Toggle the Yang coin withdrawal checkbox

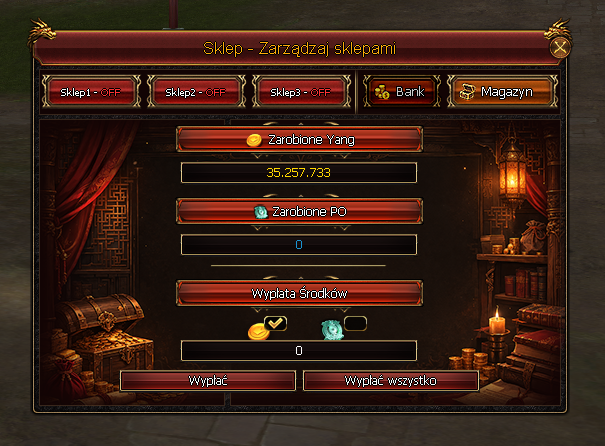(x=276, y=323)
